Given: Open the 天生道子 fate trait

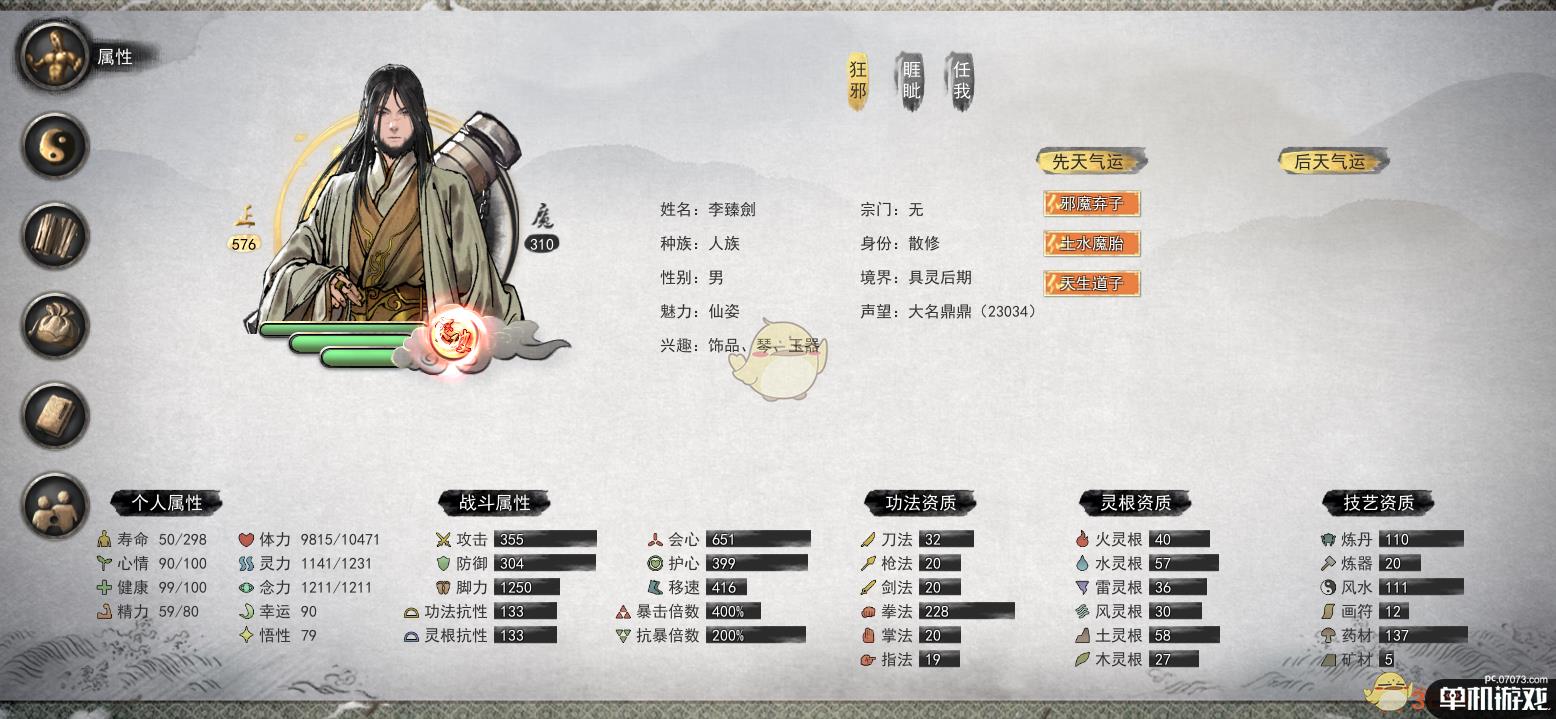Looking at the screenshot, I should [1092, 283].
